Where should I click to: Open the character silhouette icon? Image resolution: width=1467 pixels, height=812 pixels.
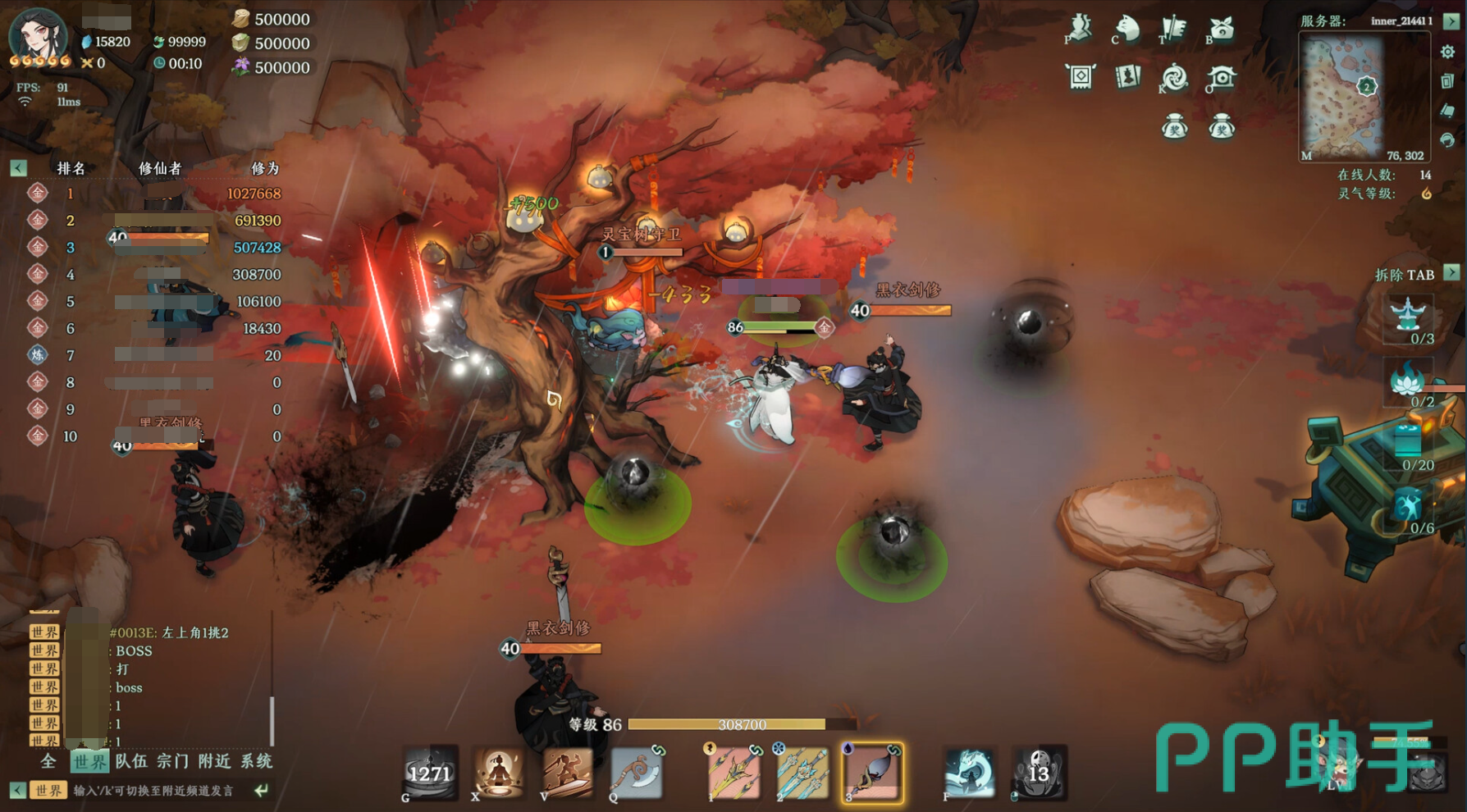(x=1080, y=29)
